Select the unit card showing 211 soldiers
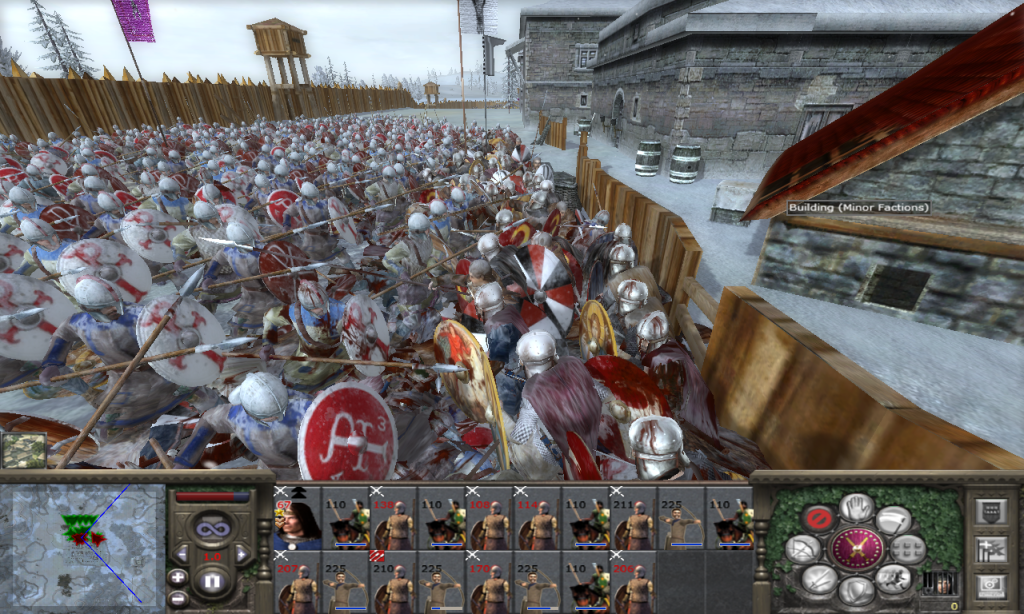The height and width of the screenshot is (614, 1024). coord(633,519)
